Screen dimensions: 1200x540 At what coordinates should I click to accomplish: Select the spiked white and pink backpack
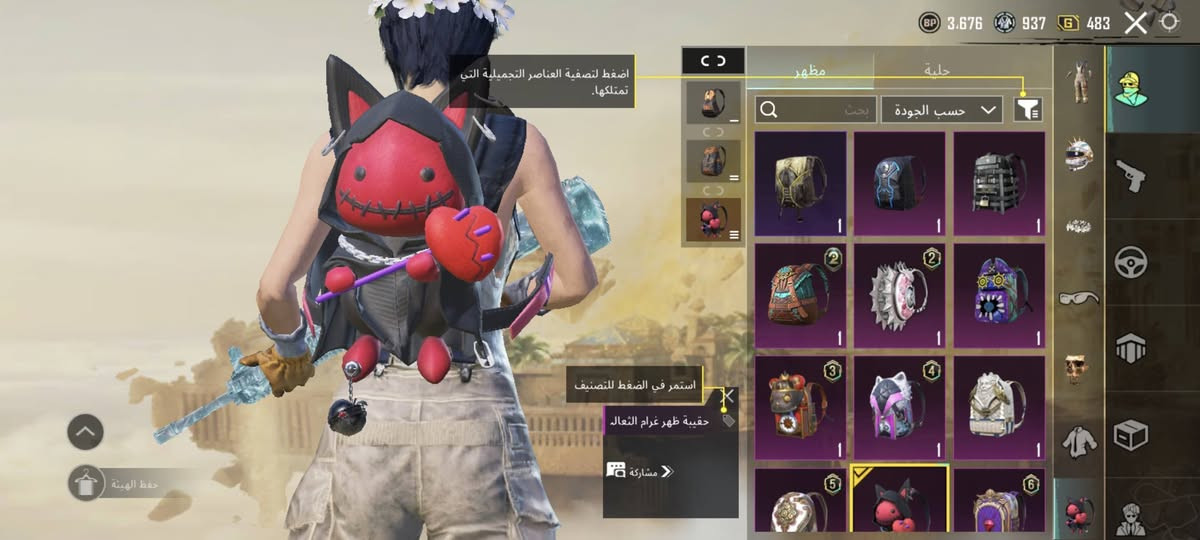(x=899, y=295)
